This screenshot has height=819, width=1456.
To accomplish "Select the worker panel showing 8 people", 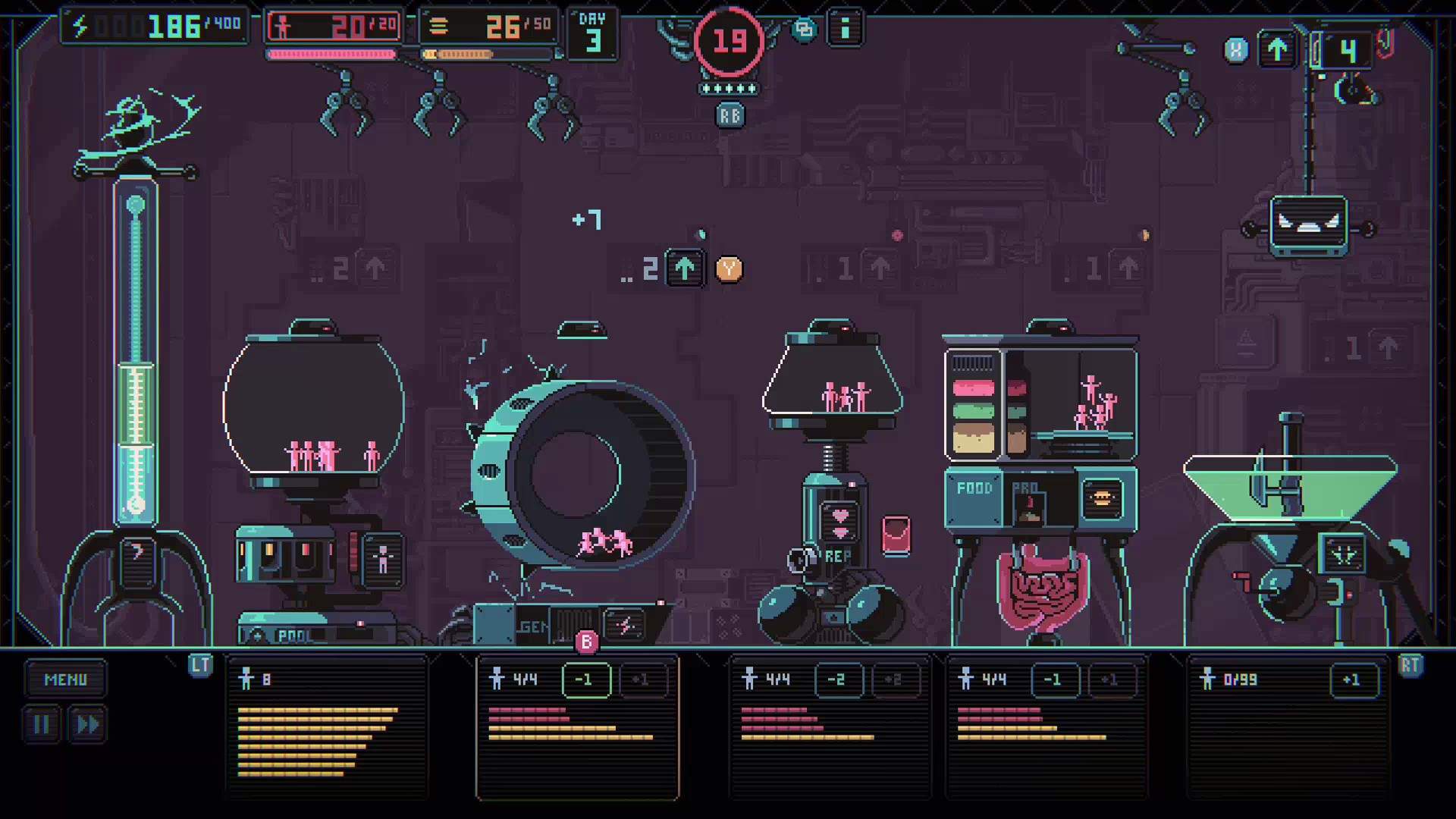I will coord(327,726).
